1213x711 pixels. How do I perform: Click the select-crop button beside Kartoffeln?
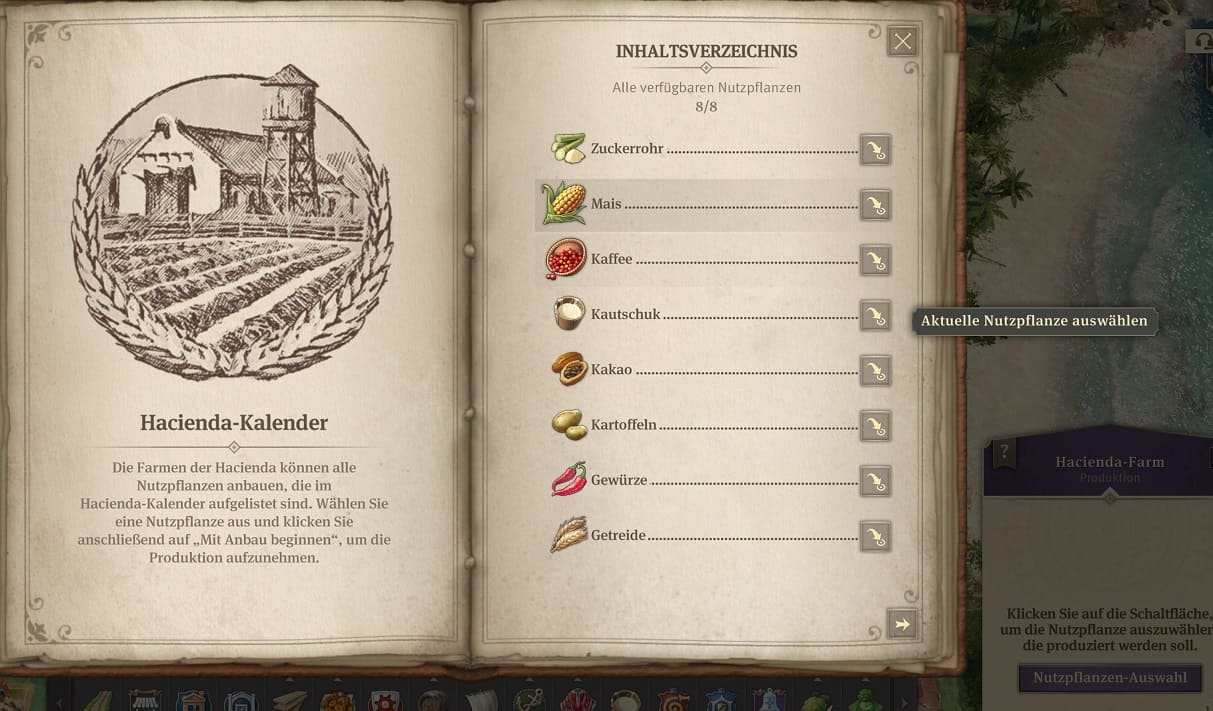coord(875,426)
